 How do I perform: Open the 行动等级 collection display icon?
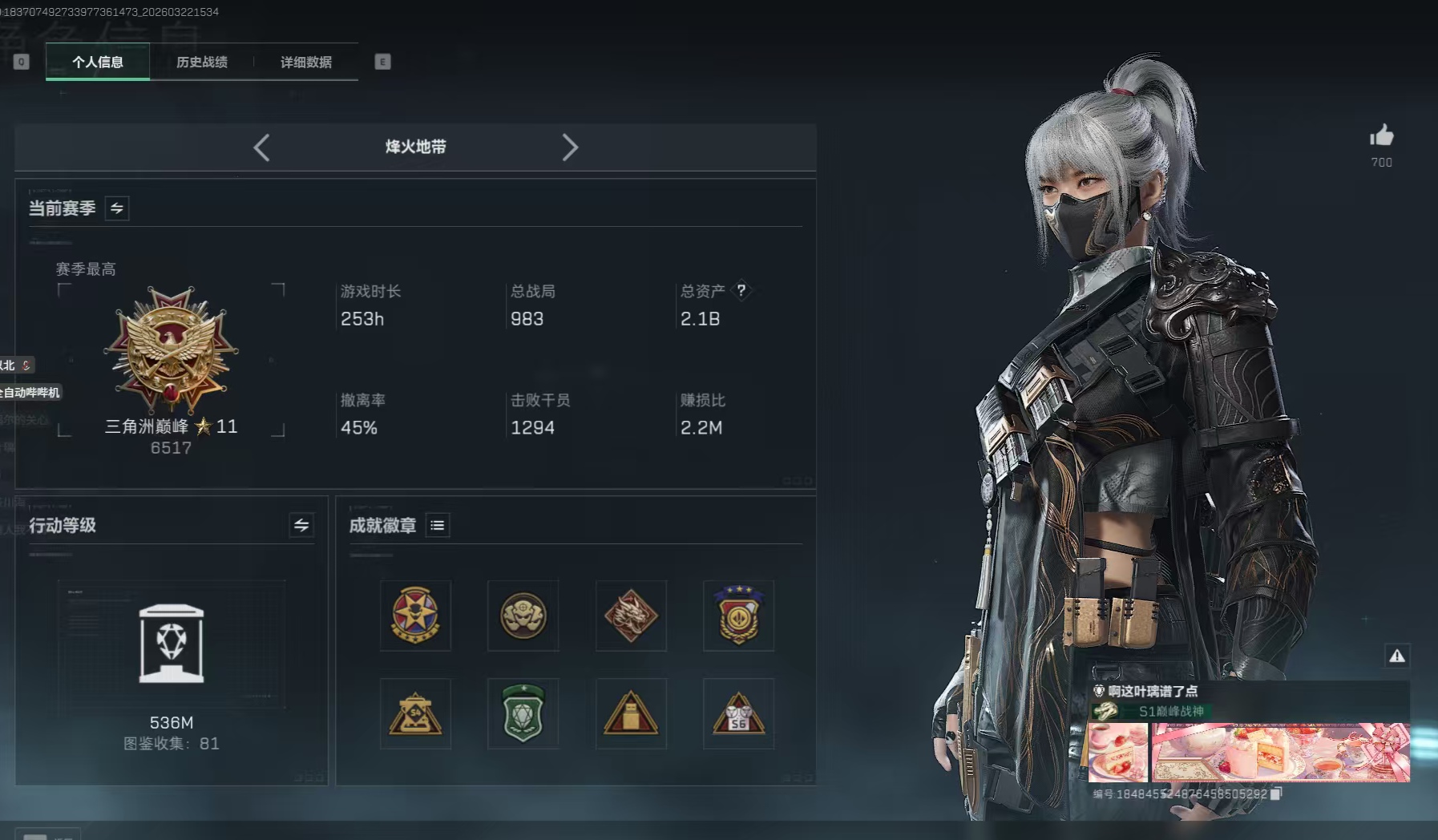(x=172, y=644)
